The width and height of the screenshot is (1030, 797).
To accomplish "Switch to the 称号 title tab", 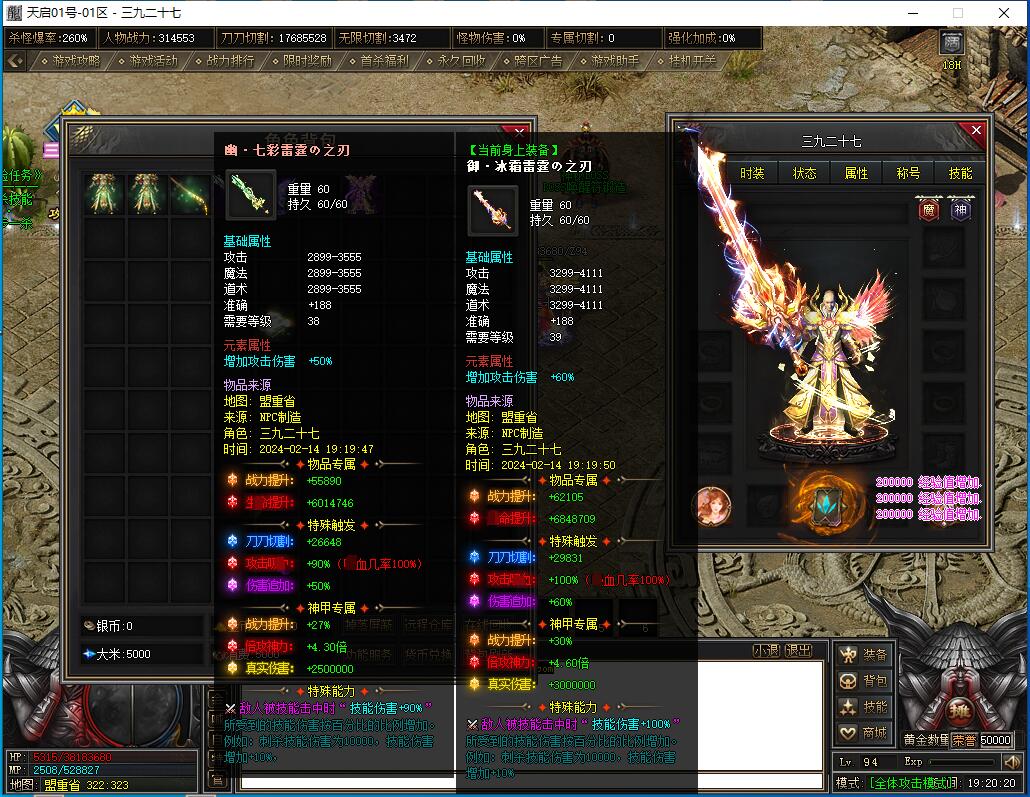I will (908, 173).
